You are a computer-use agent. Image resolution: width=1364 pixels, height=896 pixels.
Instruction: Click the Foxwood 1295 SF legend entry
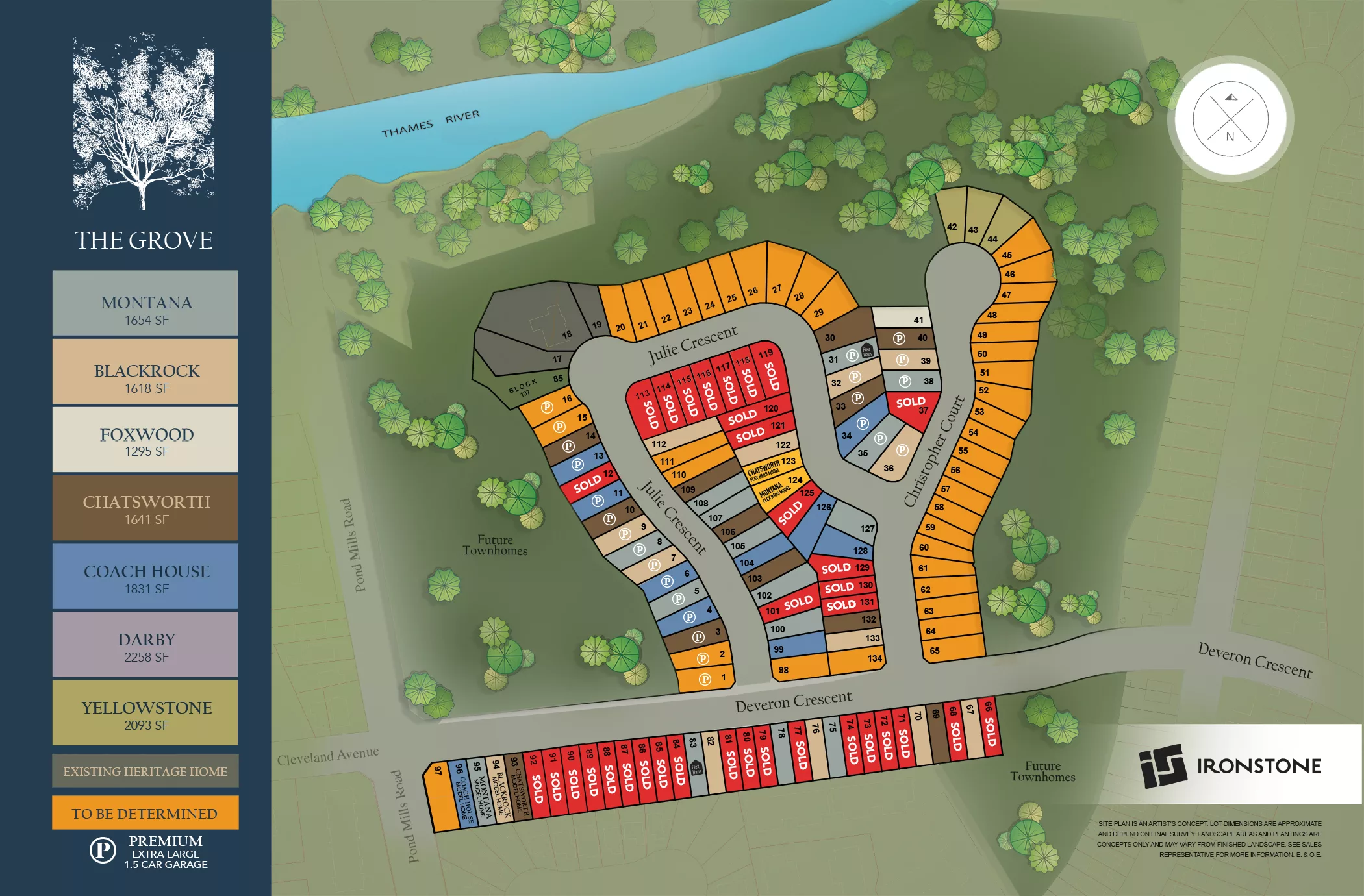click(145, 440)
